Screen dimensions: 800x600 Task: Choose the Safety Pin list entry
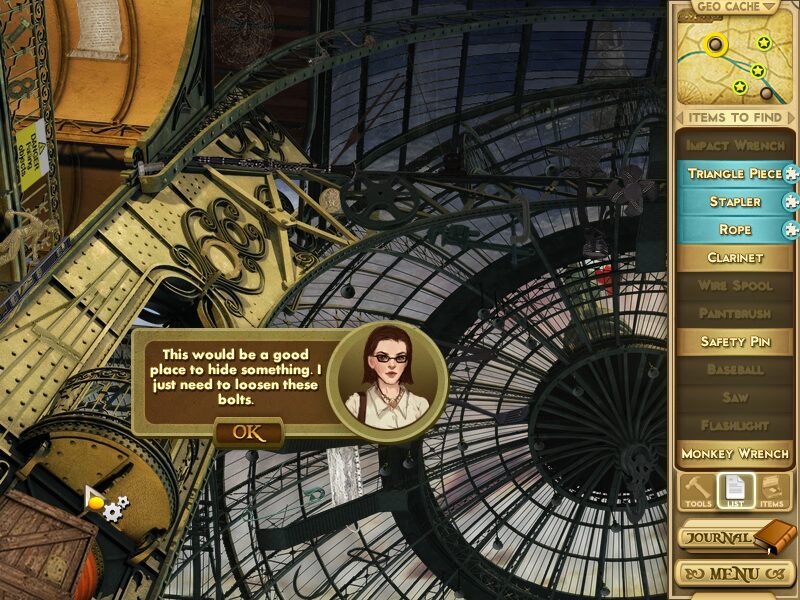click(x=734, y=342)
